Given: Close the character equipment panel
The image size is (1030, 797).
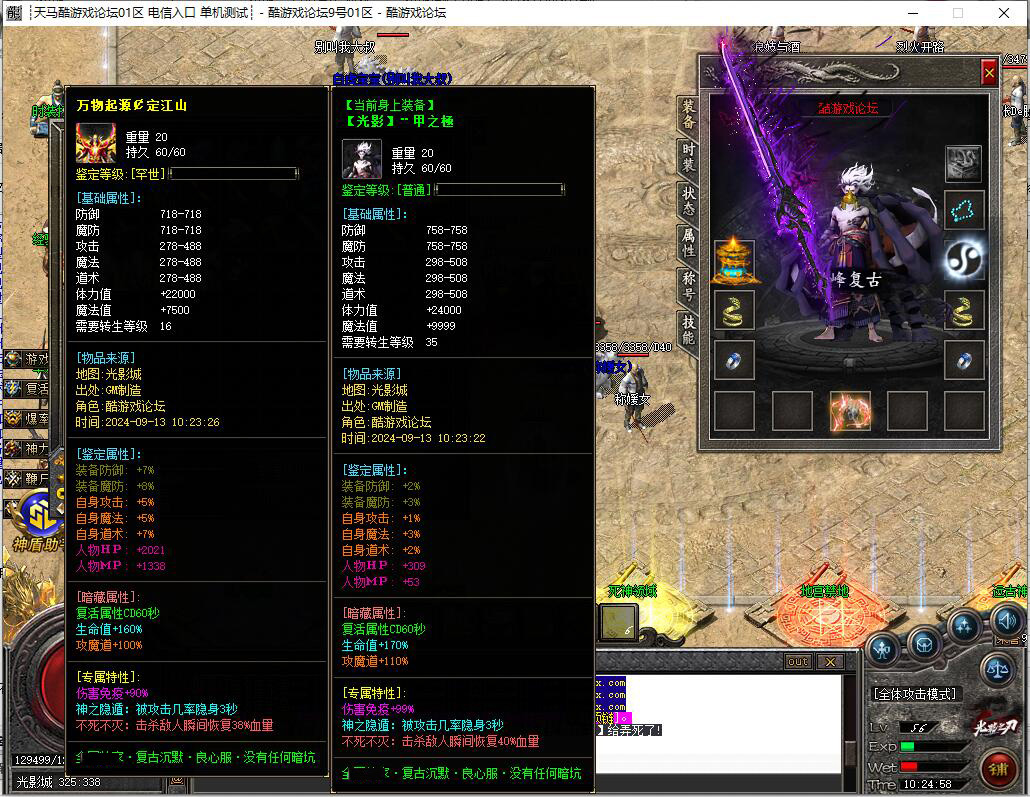Looking at the screenshot, I should [x=989, y=72].
